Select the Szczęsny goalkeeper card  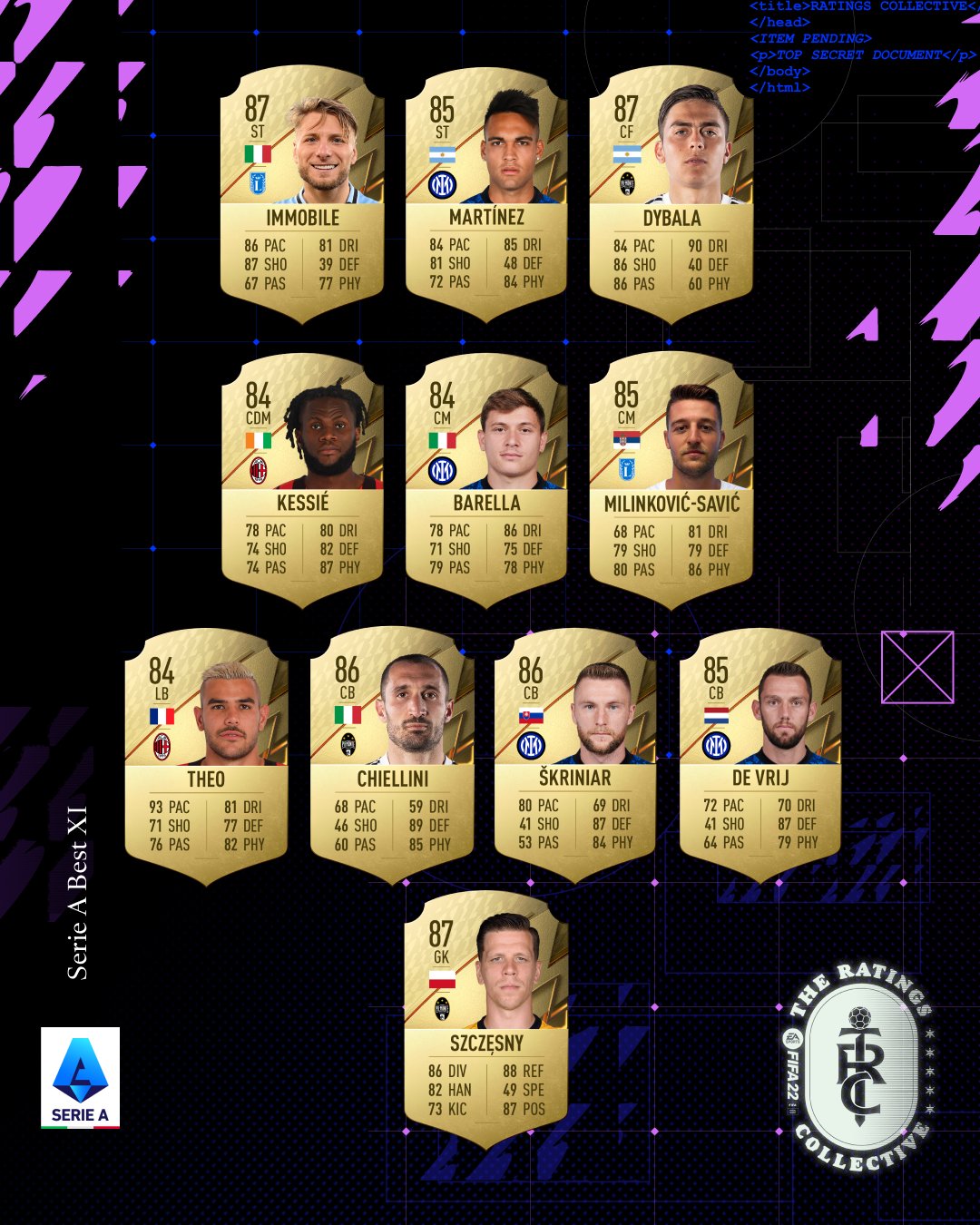click(x=486, y=1019)
